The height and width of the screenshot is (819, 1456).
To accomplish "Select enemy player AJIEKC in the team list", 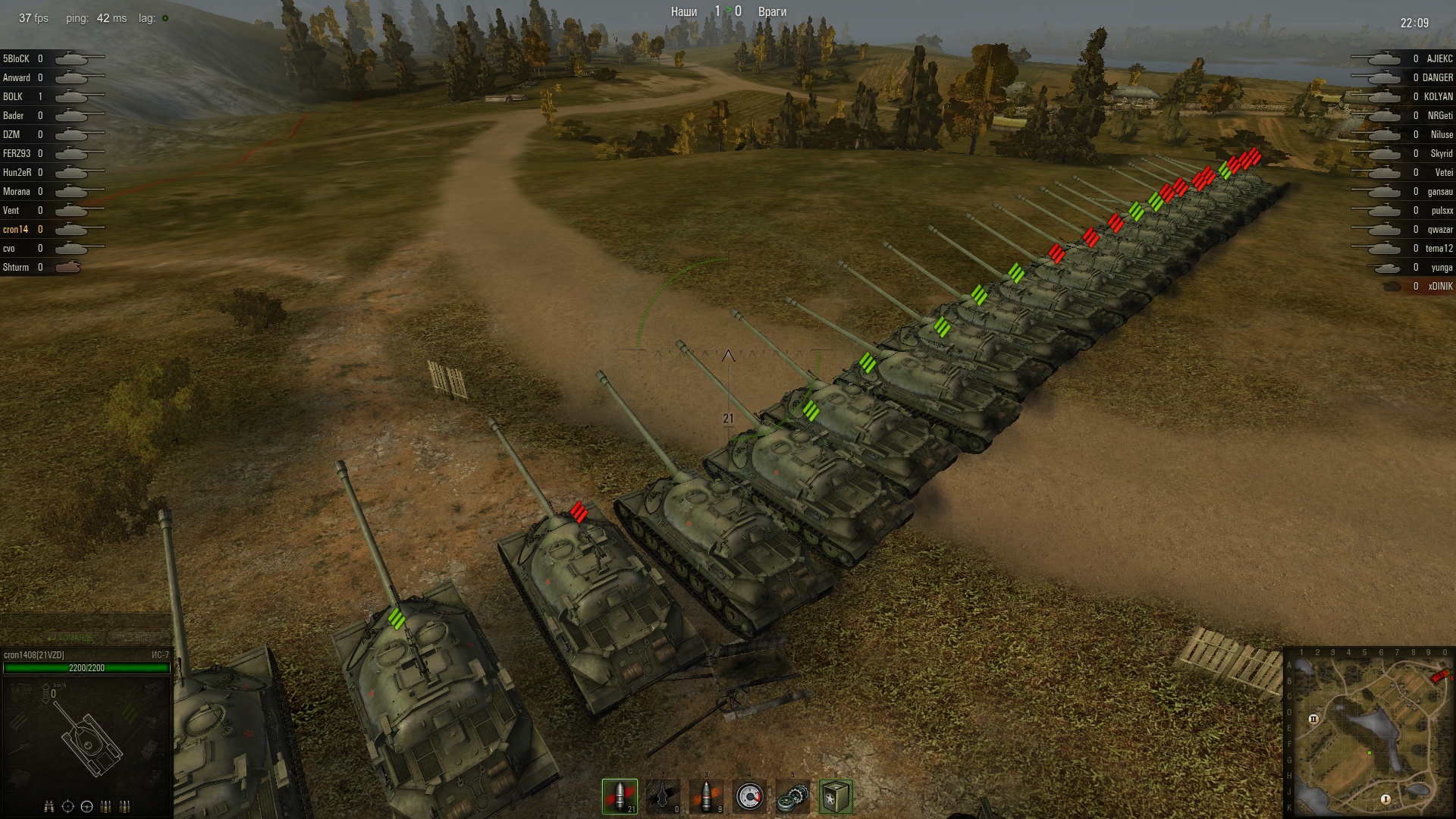I will tap(1439, 59).
